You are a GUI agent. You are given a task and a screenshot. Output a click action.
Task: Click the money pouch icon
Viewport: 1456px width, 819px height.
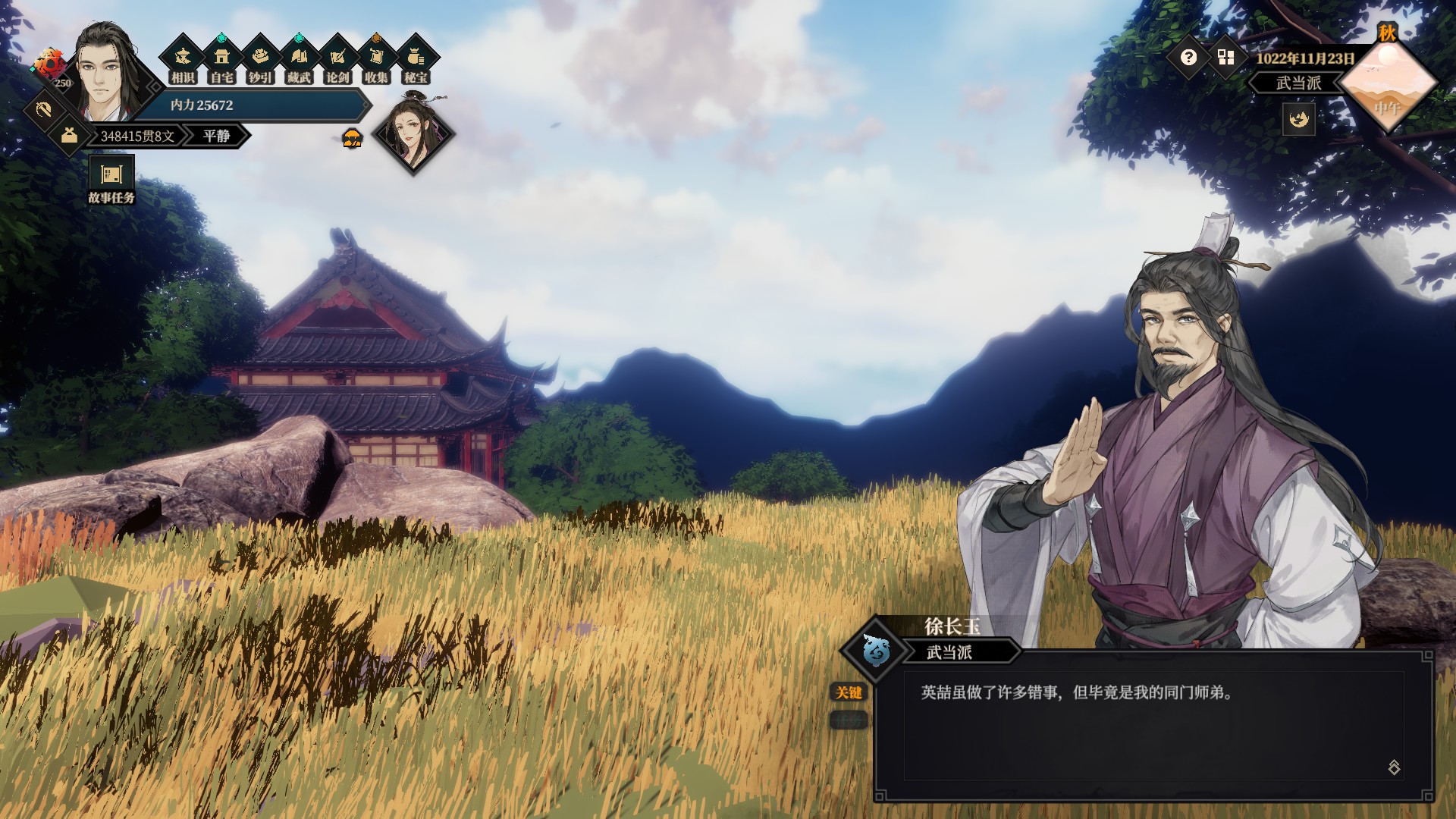coord(69,136)
